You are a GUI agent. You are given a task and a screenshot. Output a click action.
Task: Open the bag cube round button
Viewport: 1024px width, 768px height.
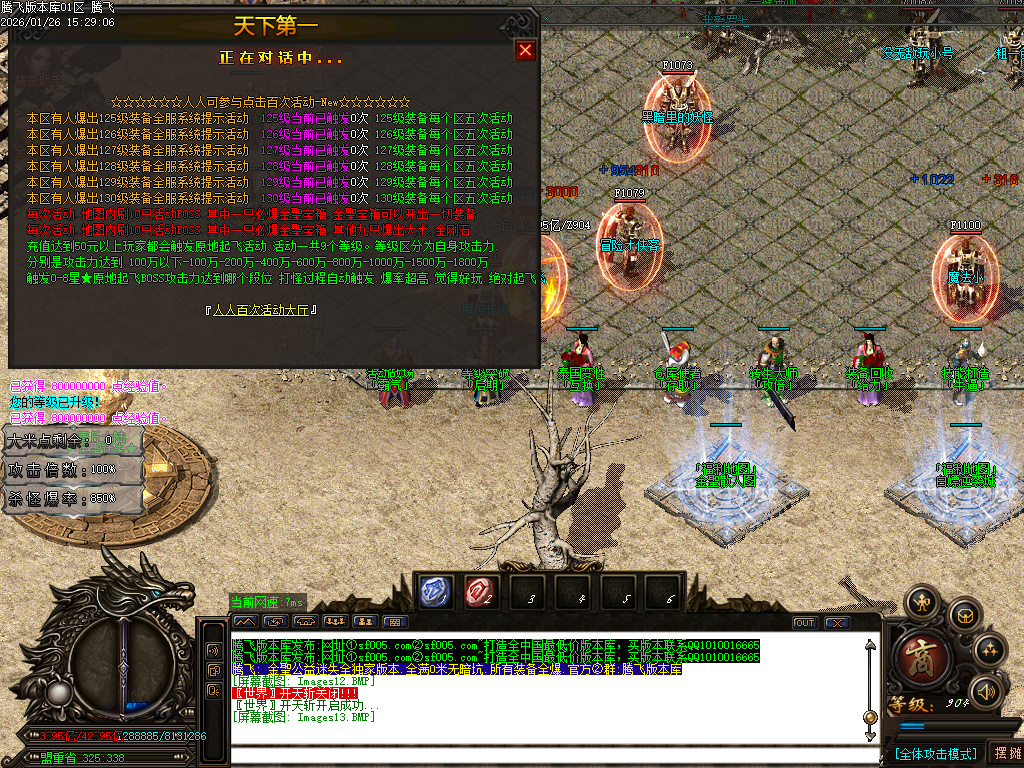[964, 614]
